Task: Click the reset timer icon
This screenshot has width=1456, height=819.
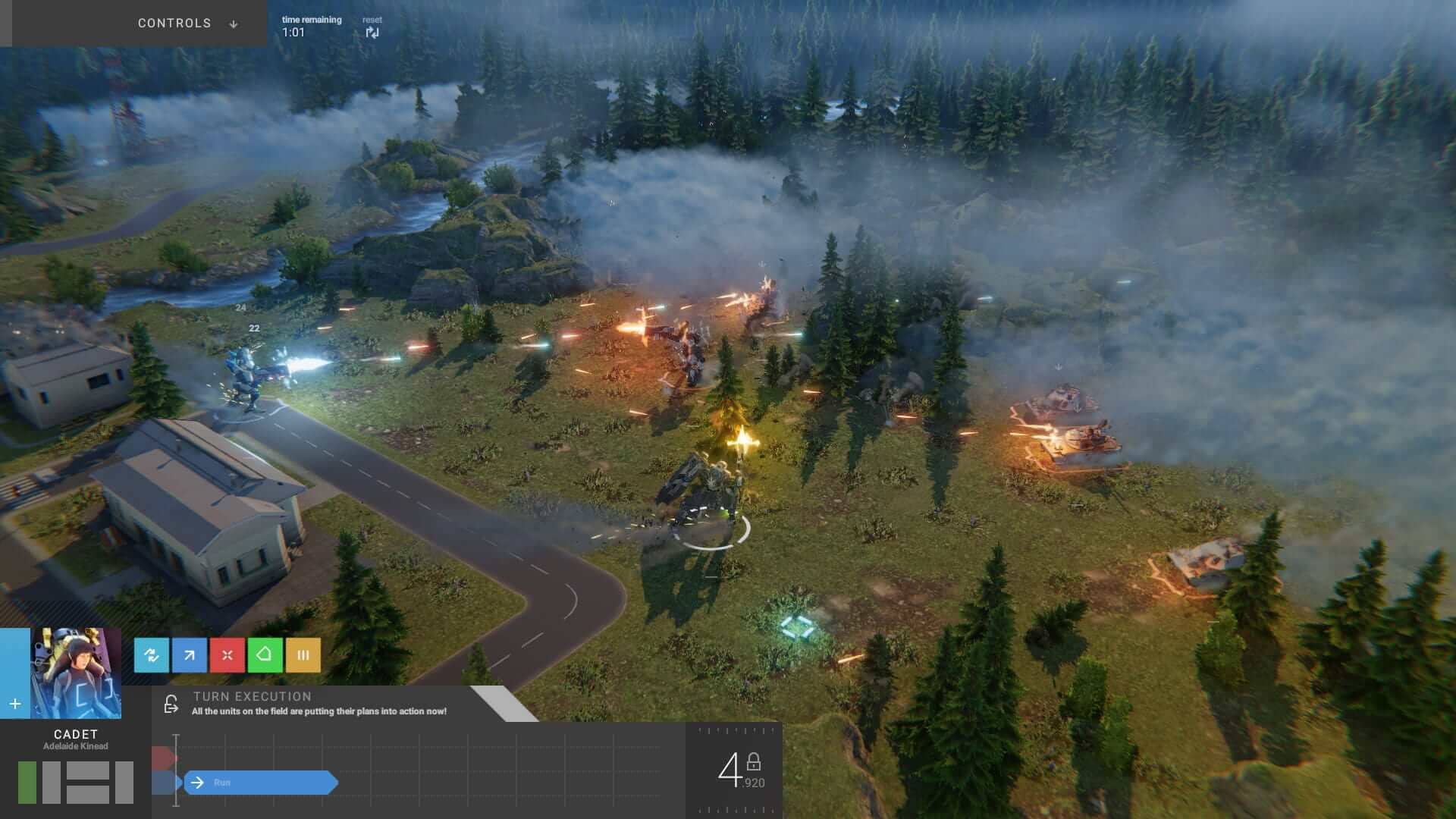Action: (372, 32)
